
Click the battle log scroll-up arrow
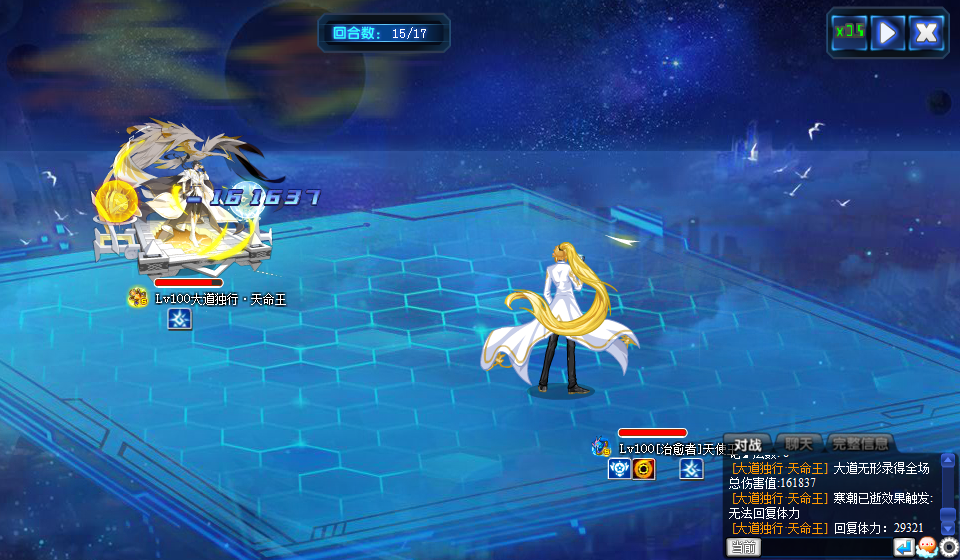click(x=948, y=461)
